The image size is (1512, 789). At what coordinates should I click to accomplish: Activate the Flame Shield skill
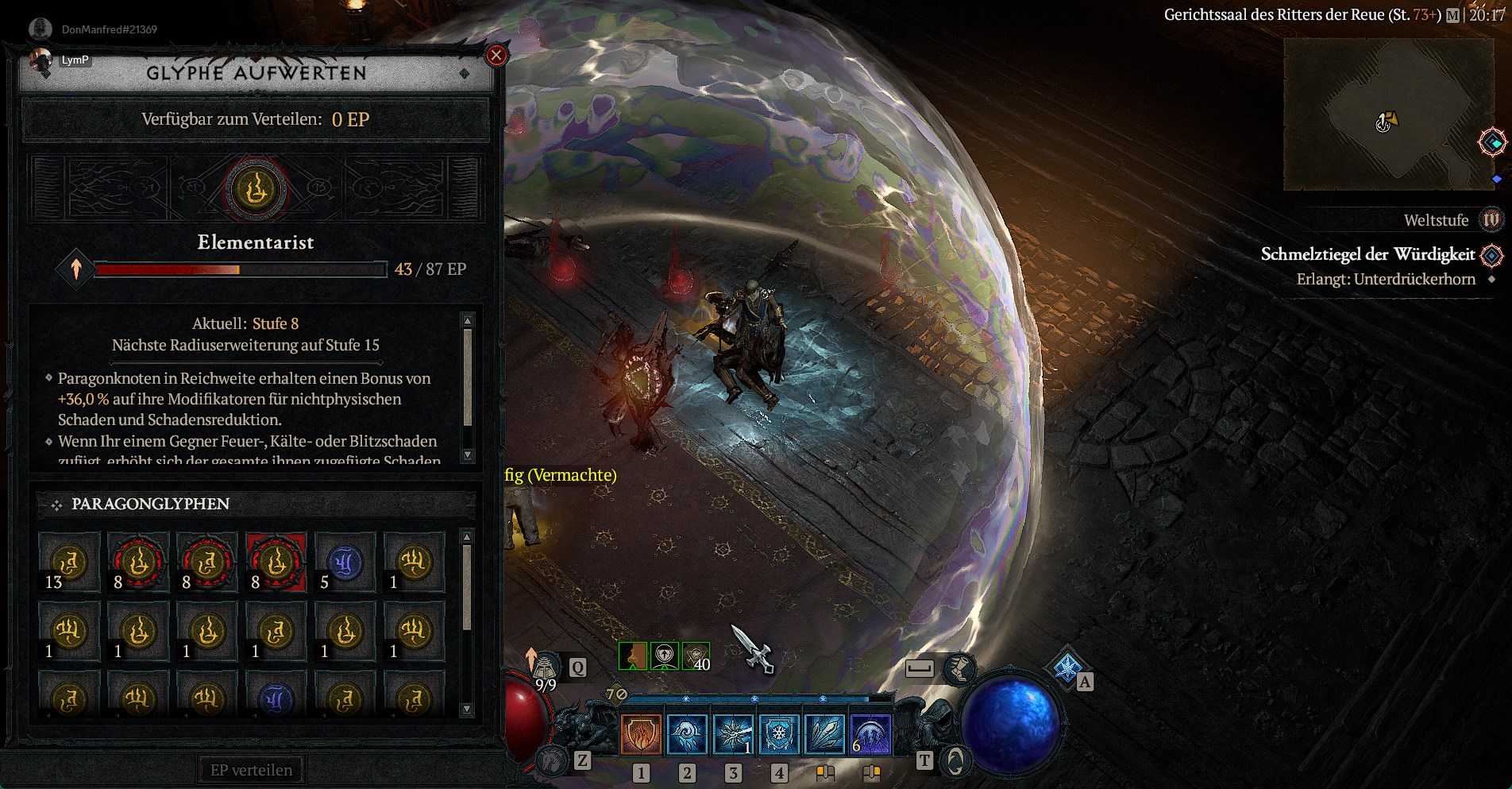tap(641, 734)
